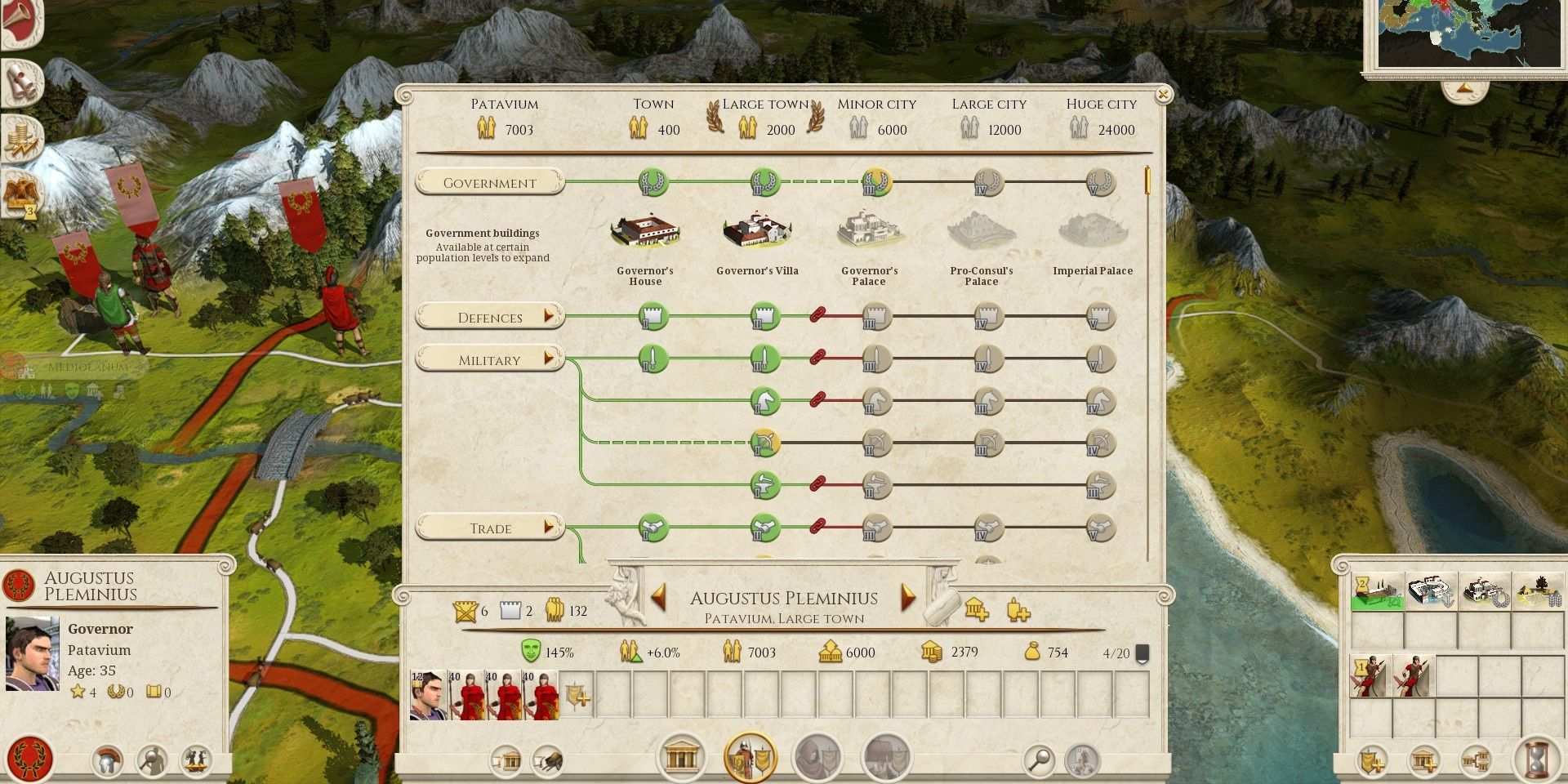
Task: Open the recruitment panel with banner-plus icon
Action: coord(1372,761)
